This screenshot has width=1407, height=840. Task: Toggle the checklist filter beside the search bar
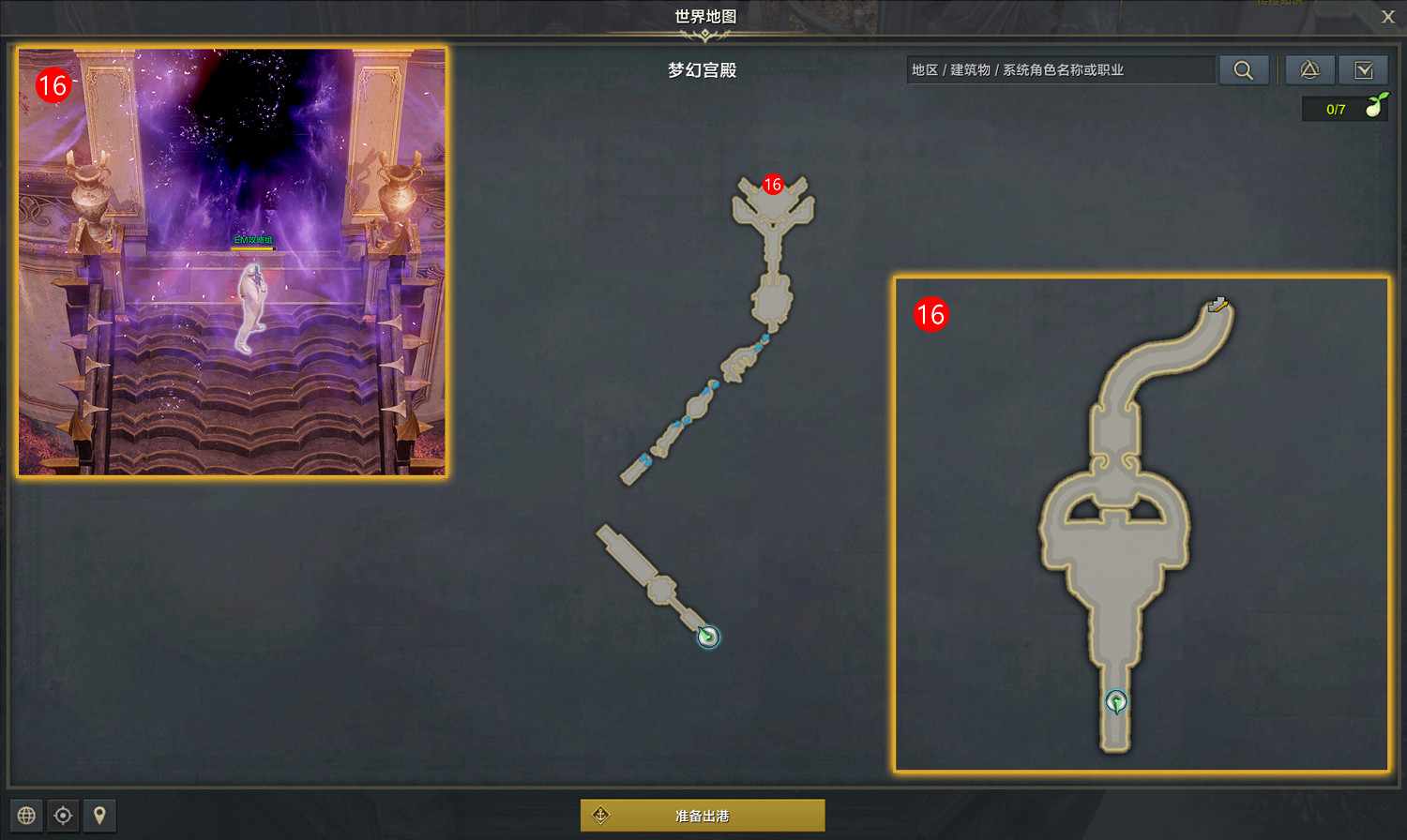(x=1363, y=69)
